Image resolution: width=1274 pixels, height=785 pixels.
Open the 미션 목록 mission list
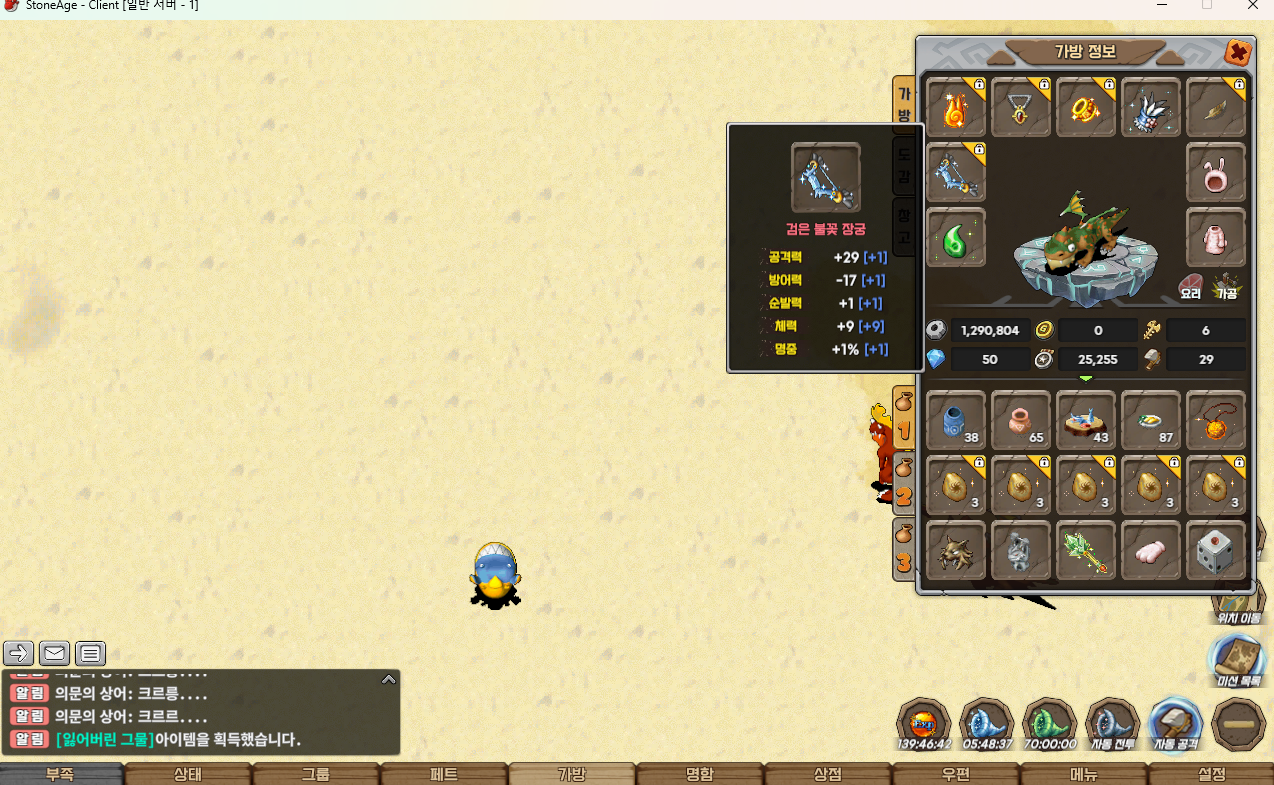coord(1239,661)
